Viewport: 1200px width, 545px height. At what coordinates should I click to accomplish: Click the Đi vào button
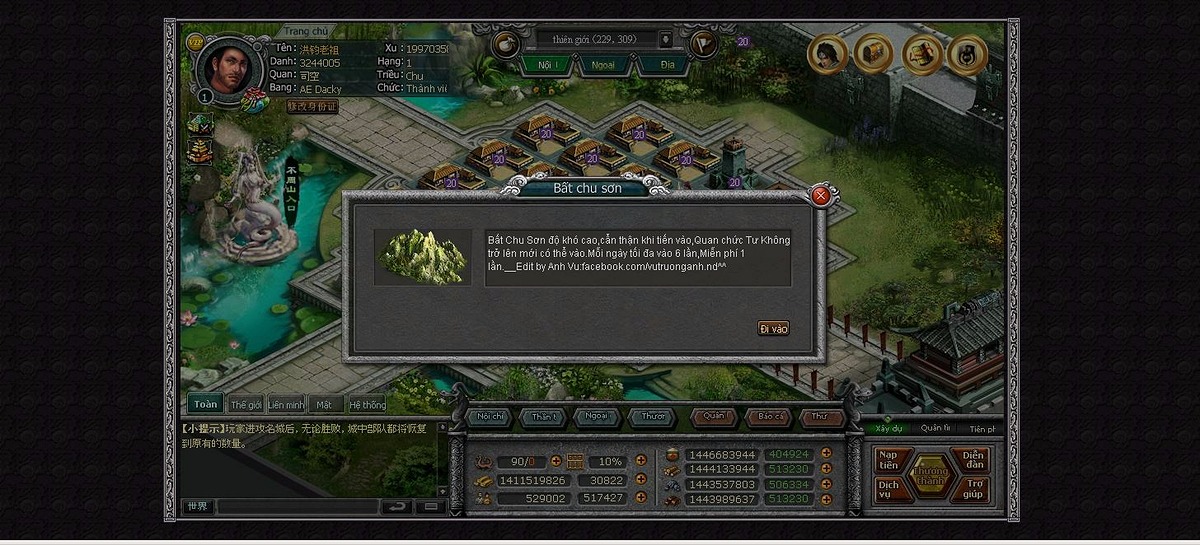click(773, 328)
